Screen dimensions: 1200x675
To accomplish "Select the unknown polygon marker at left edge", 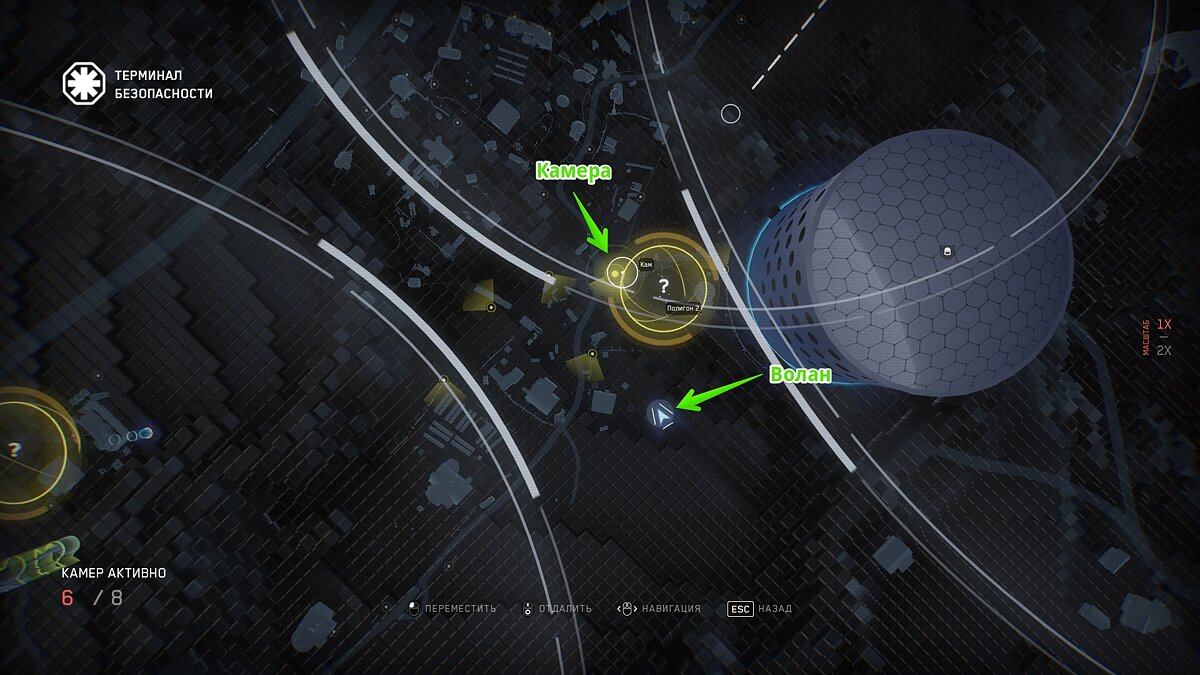I will click(x=14, y=450).
